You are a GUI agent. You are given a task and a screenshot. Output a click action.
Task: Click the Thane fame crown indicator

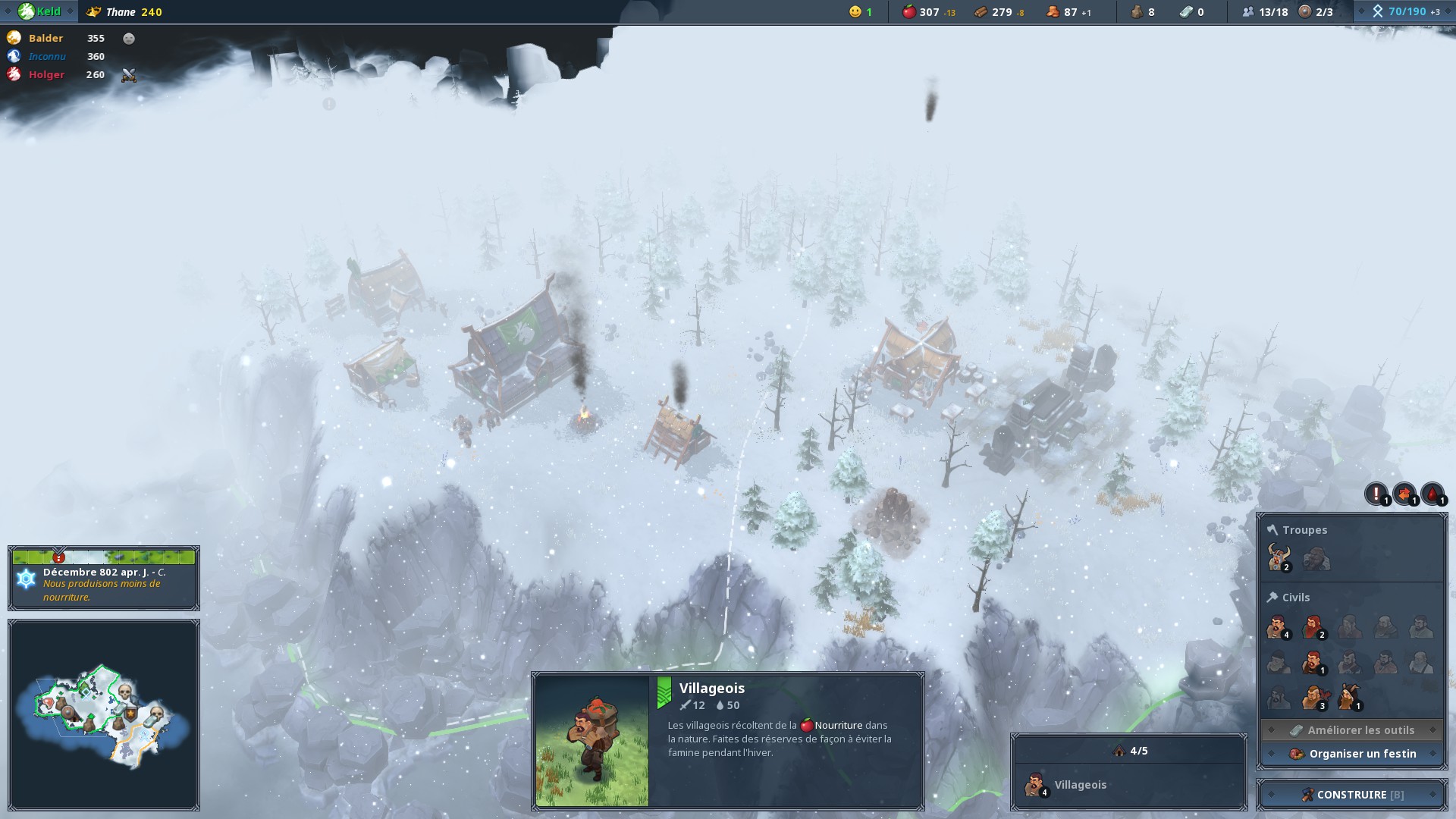click(94, 12)
